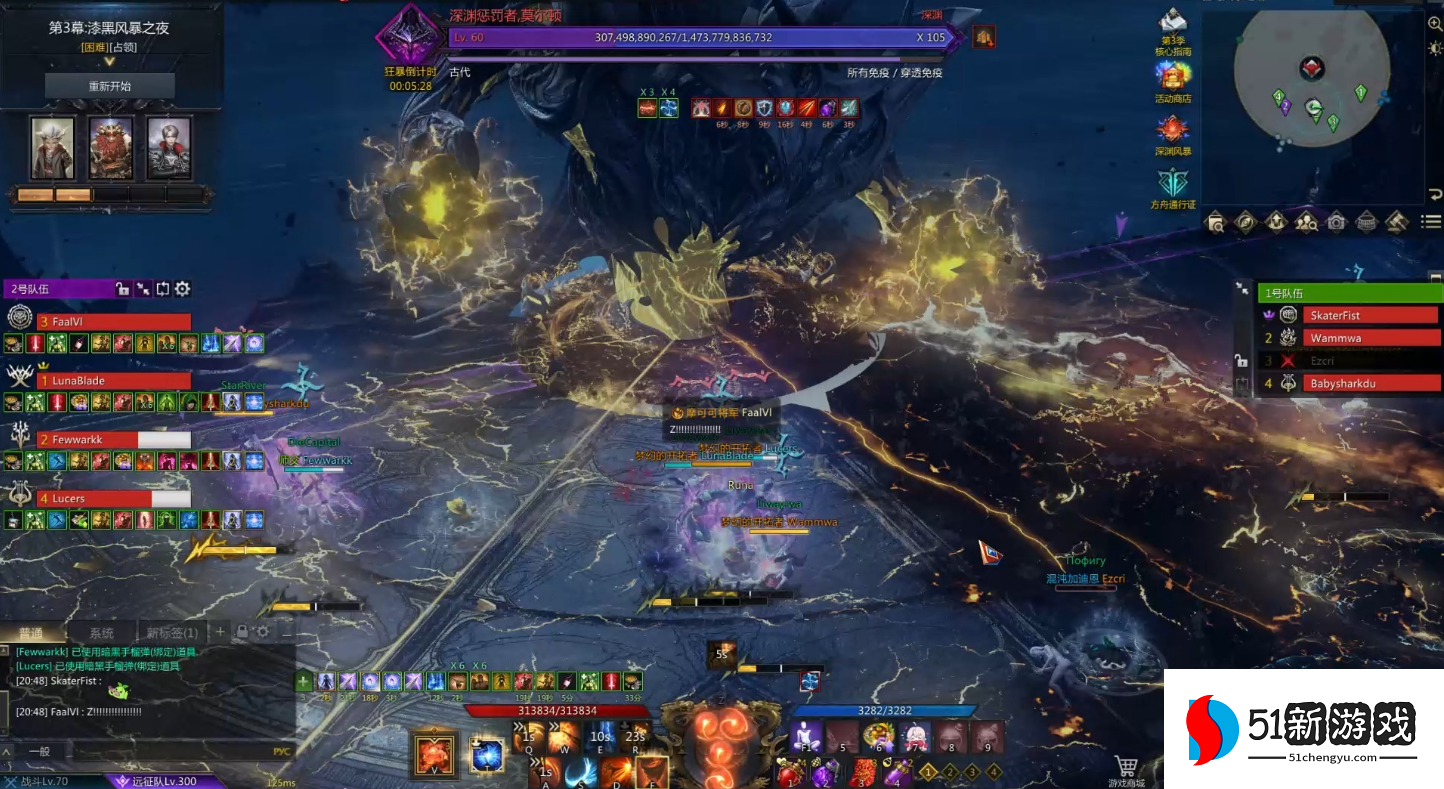Open the 方舟通行证 Ark Pass
1444x789 pixels.
[x=1173, y=186]
